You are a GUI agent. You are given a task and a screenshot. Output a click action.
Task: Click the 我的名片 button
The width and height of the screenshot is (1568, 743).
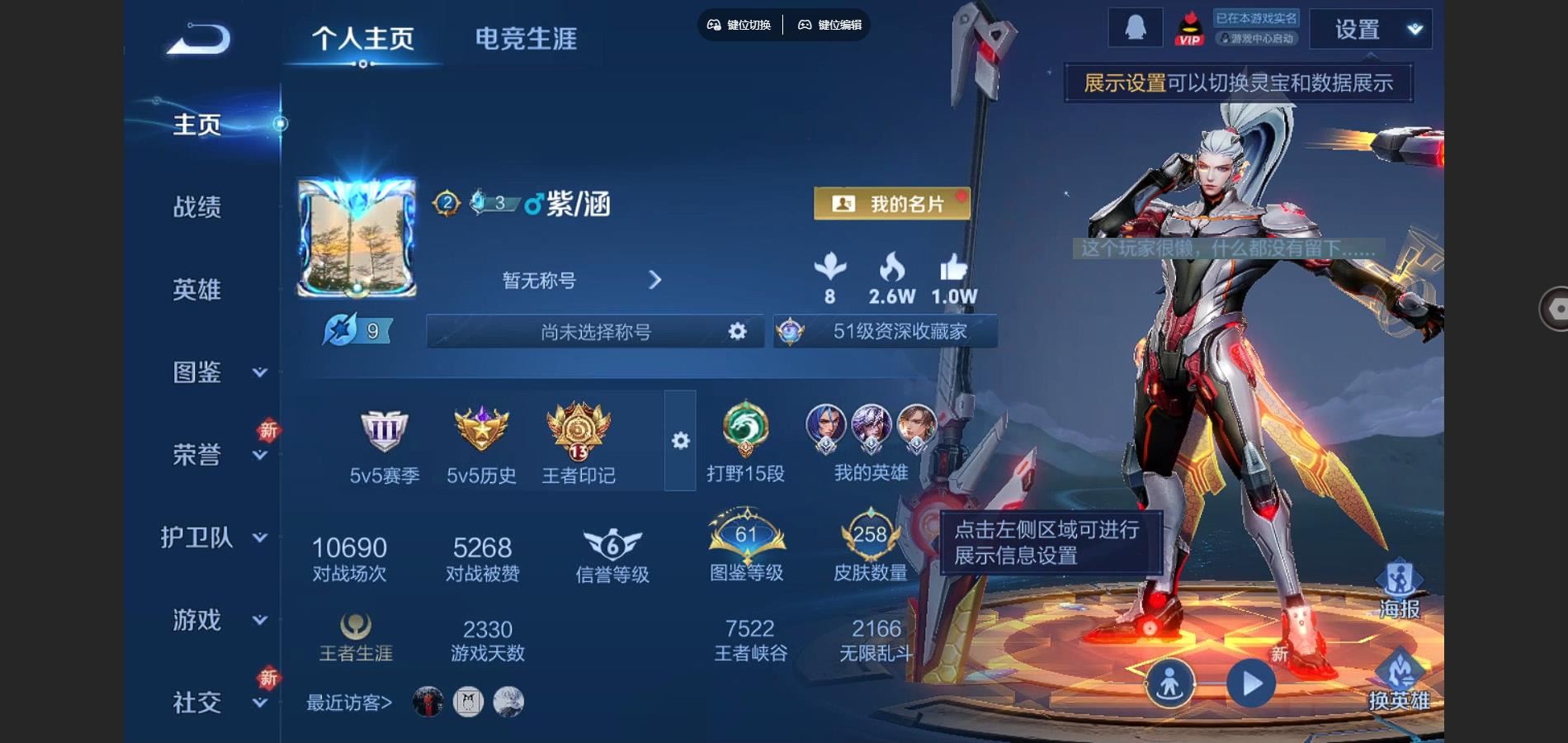click(891, 202)
